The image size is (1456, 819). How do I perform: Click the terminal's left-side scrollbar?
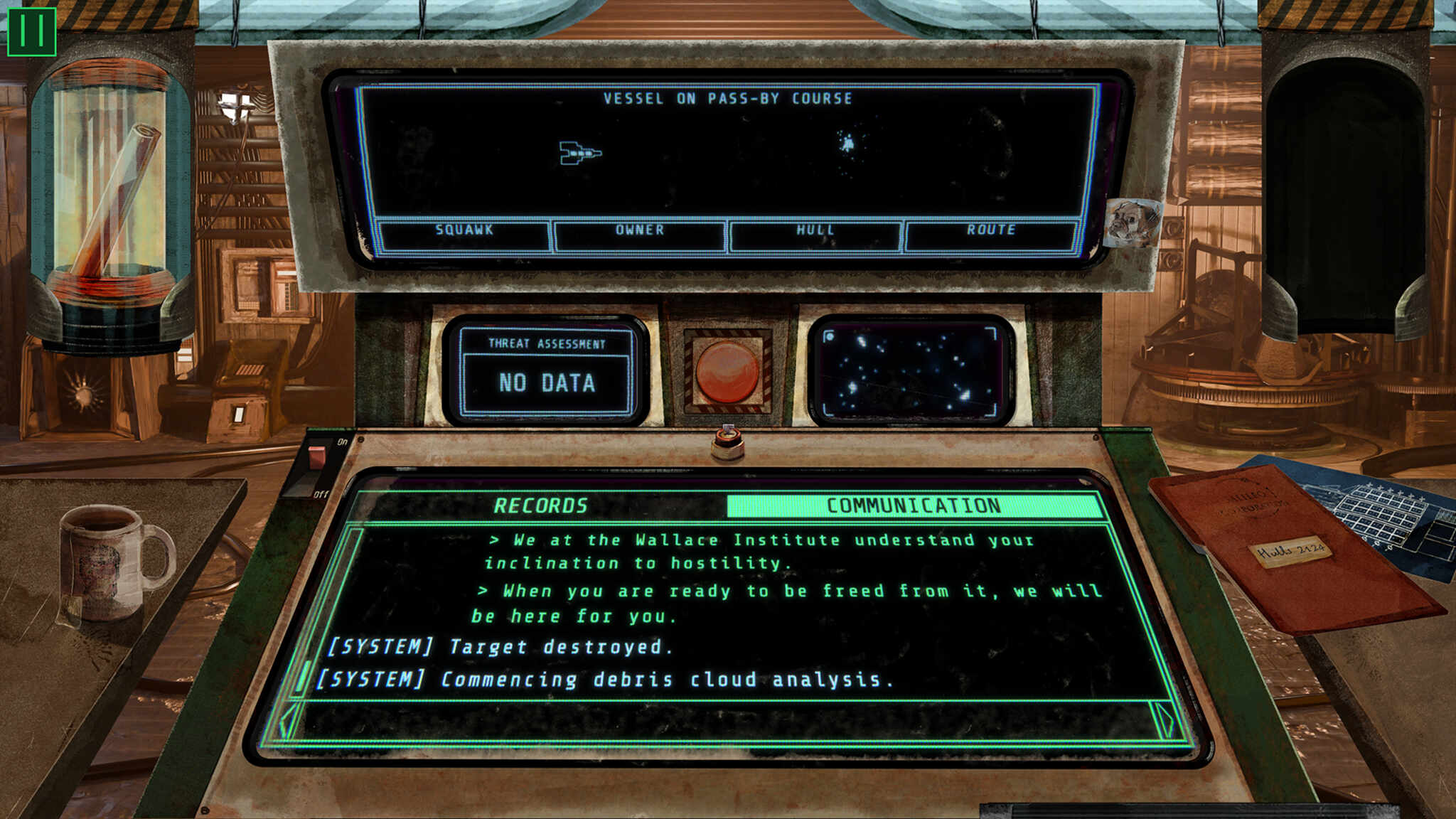304,675
